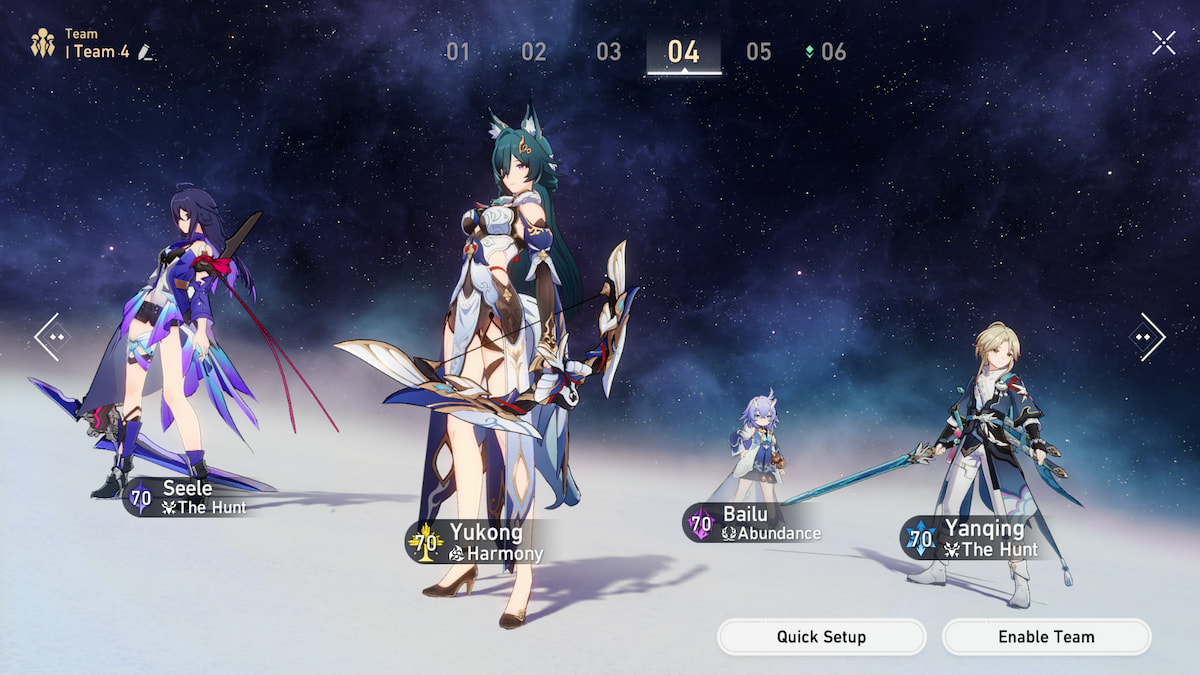
Task: Select the Seele character slot label
Action: coord(188,497)
